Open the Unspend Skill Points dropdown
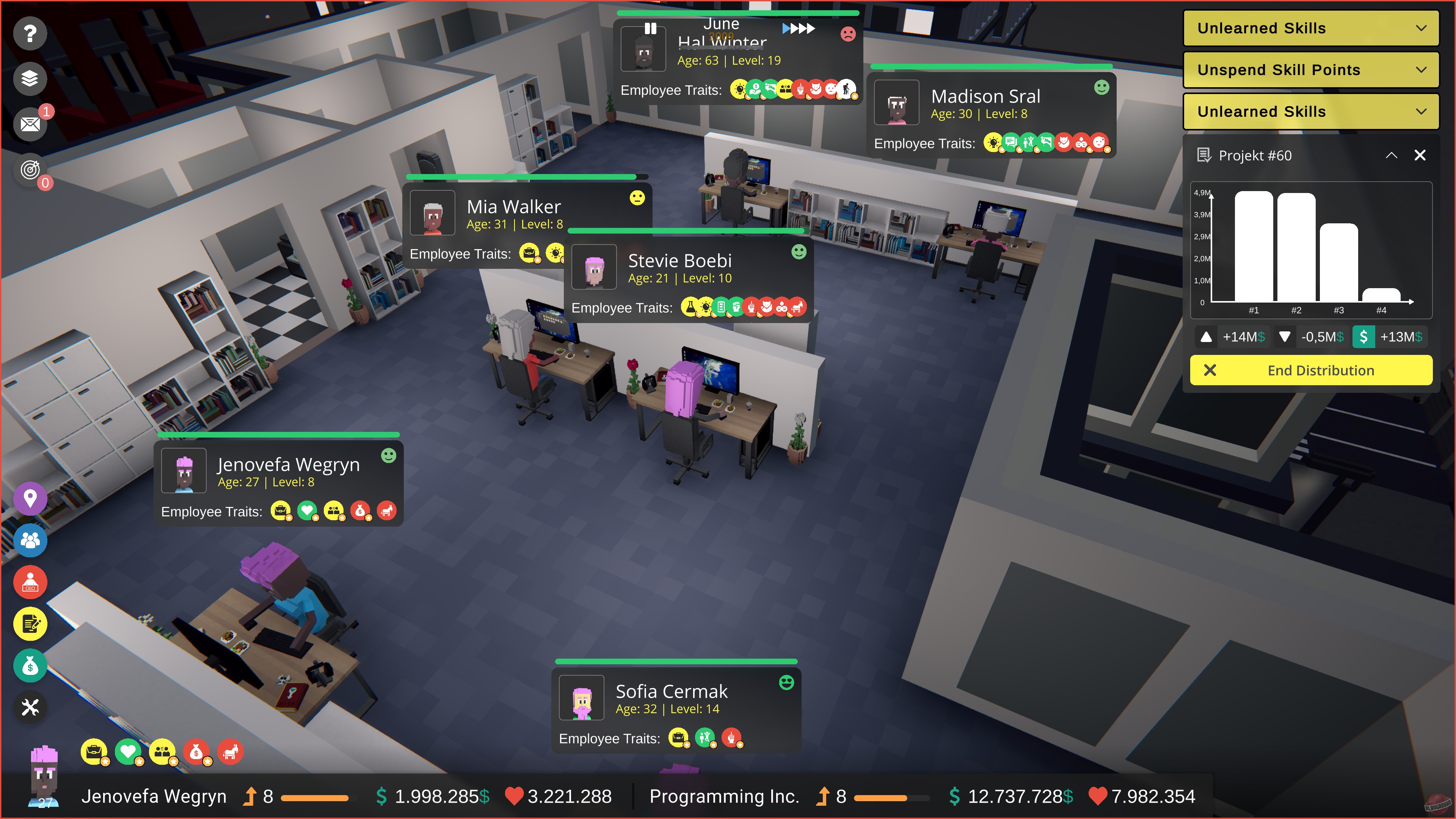Screen dimensions: 1456x819 pos(1310,69)
